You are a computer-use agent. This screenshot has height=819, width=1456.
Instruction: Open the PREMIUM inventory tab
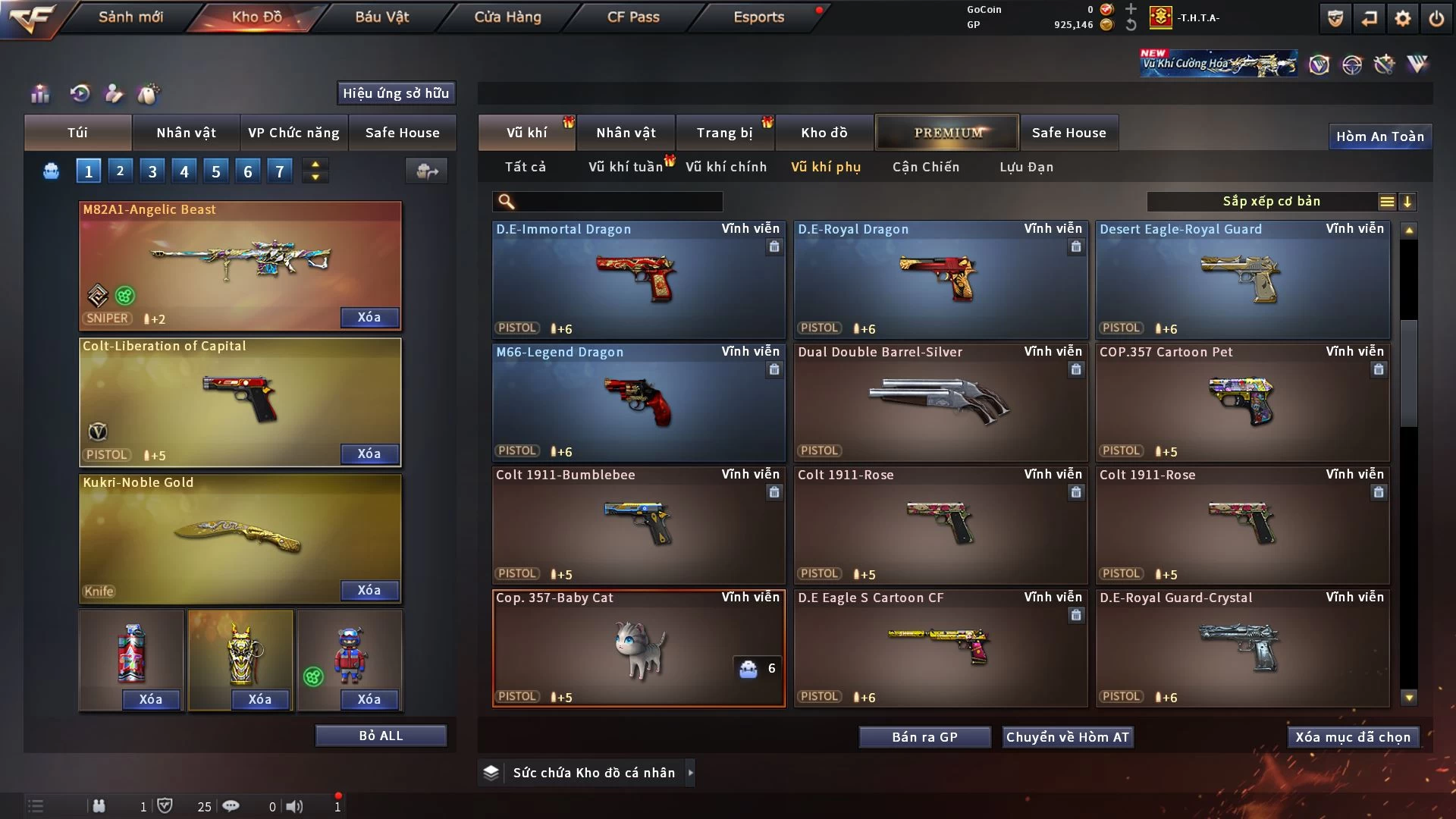pyautogui.click(x=947, y=133)
